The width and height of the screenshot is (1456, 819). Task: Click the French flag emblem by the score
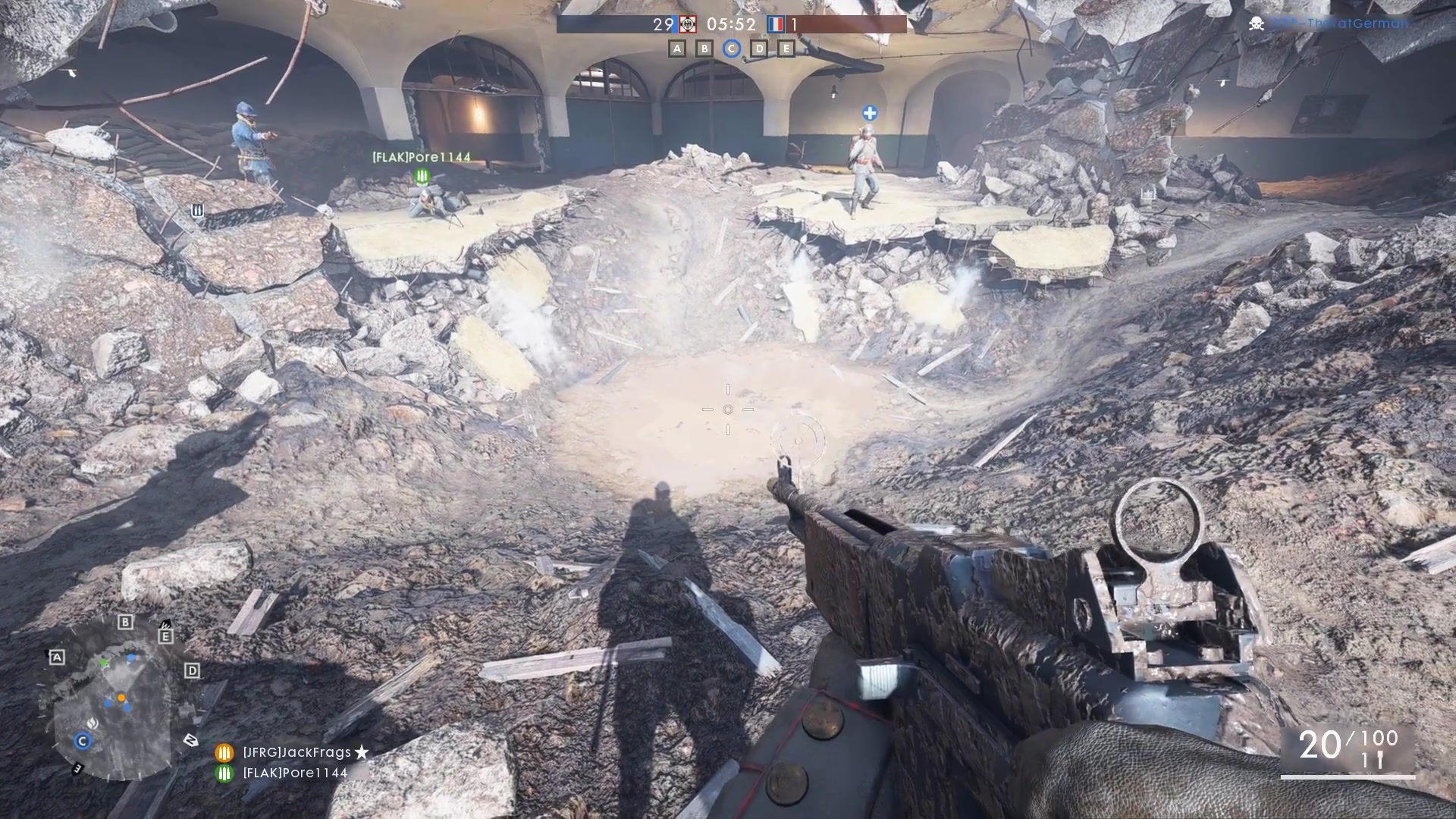pos(775,24)
